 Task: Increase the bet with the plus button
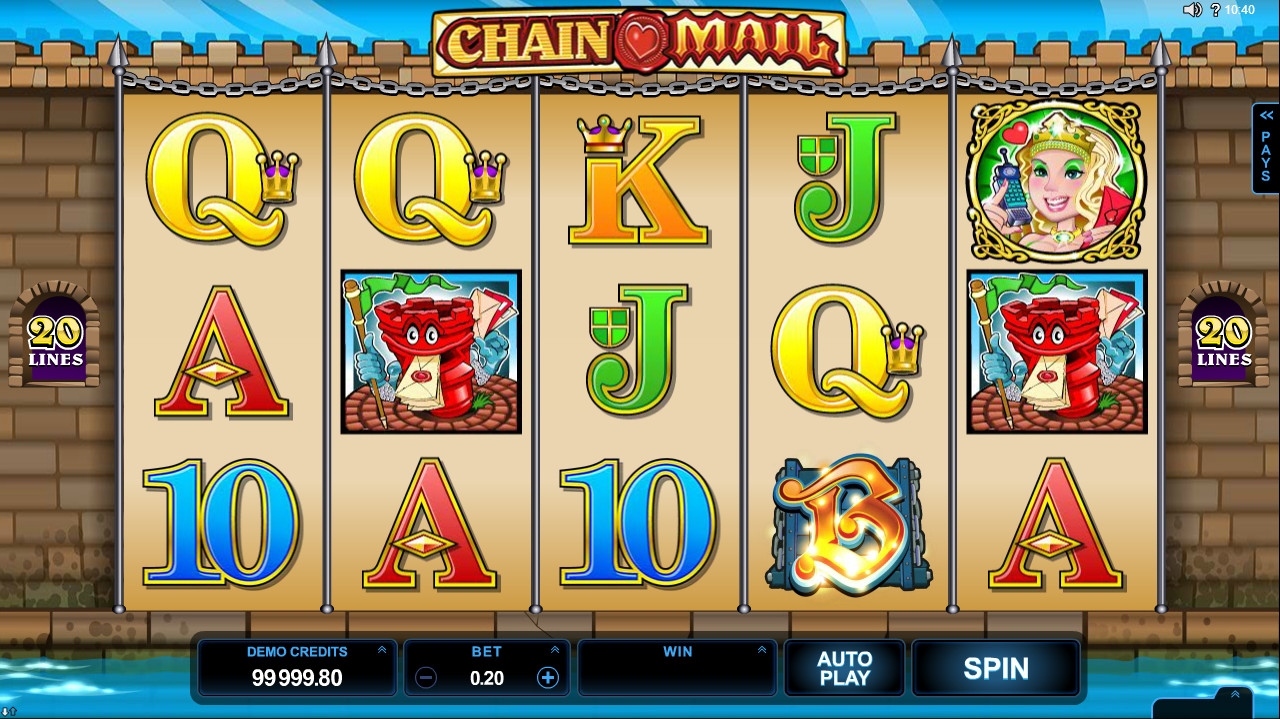[548, 678]
